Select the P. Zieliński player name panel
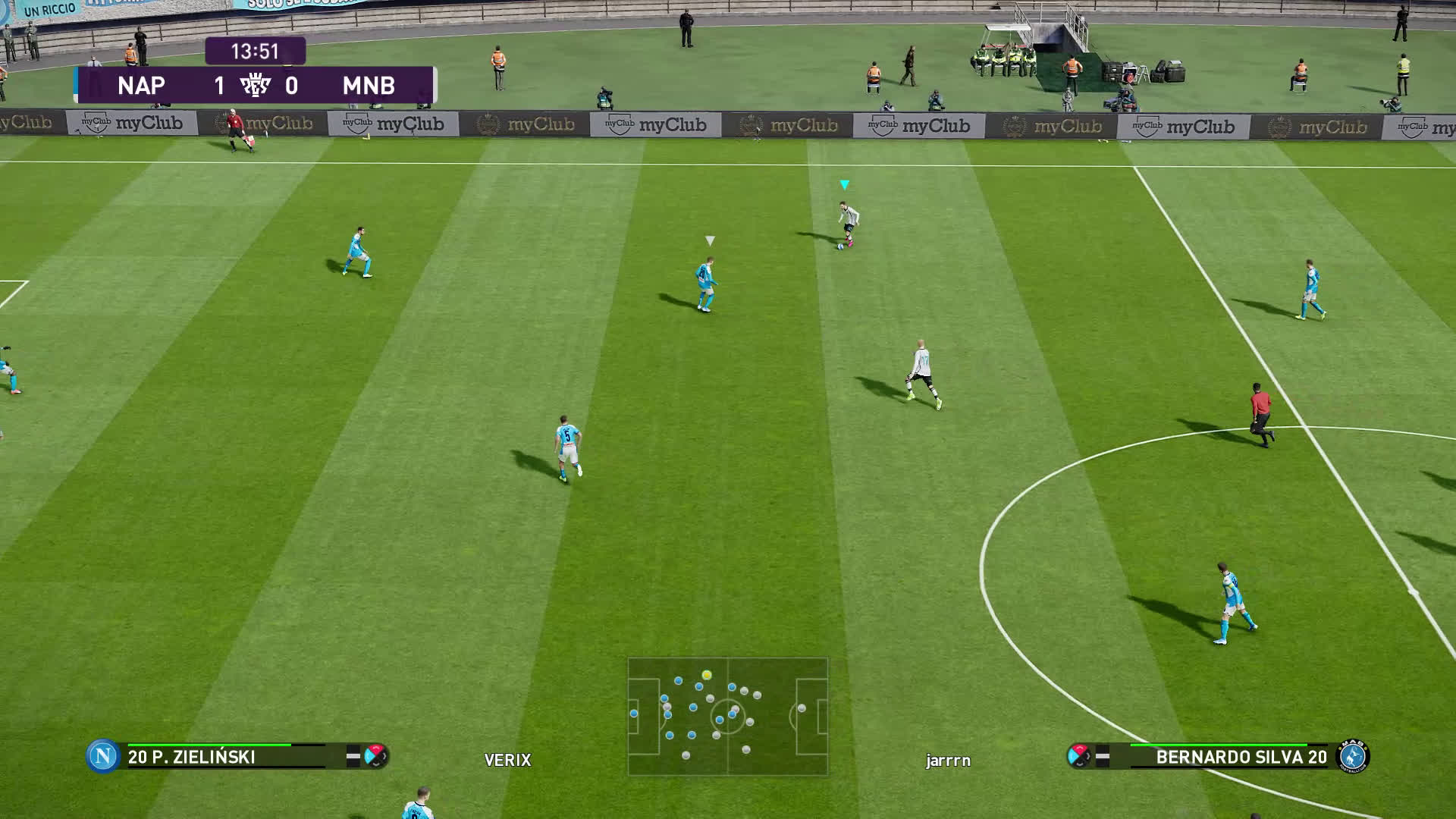Image resolution: width=1456 pixels, height=819 pixels. point(227,757)
